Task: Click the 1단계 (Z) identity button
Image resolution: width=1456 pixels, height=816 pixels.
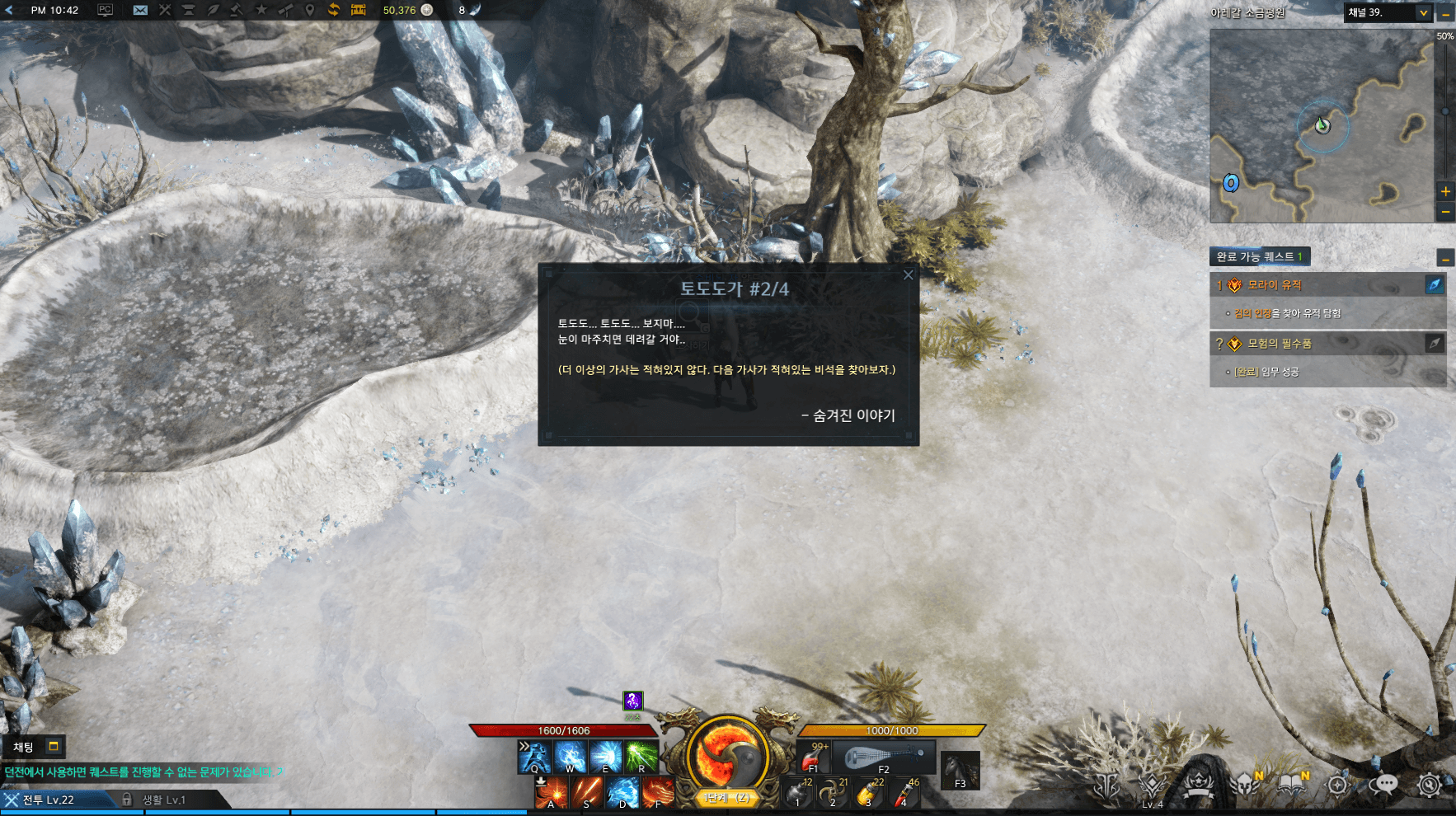Action: 726,798
